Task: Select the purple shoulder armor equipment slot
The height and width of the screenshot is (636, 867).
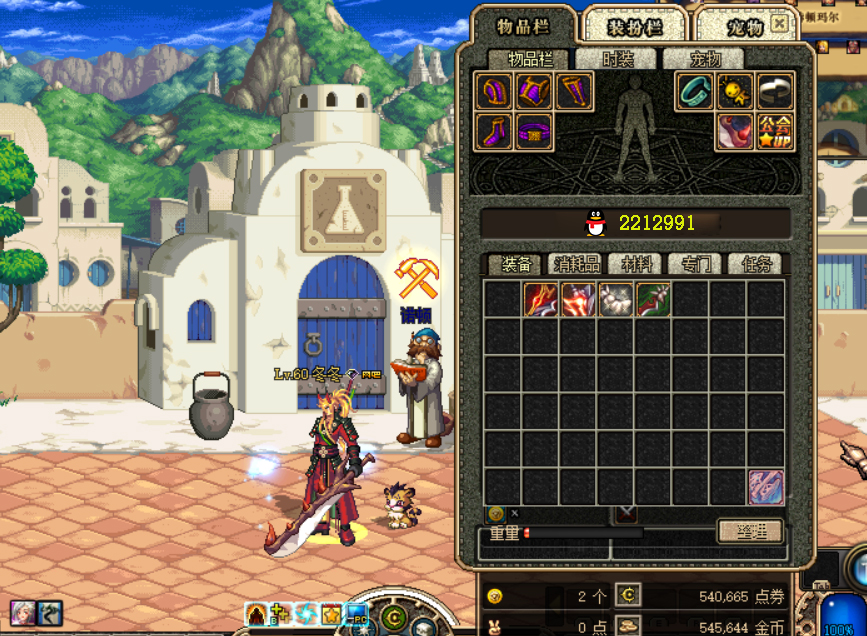Action: tap(493, 92)
